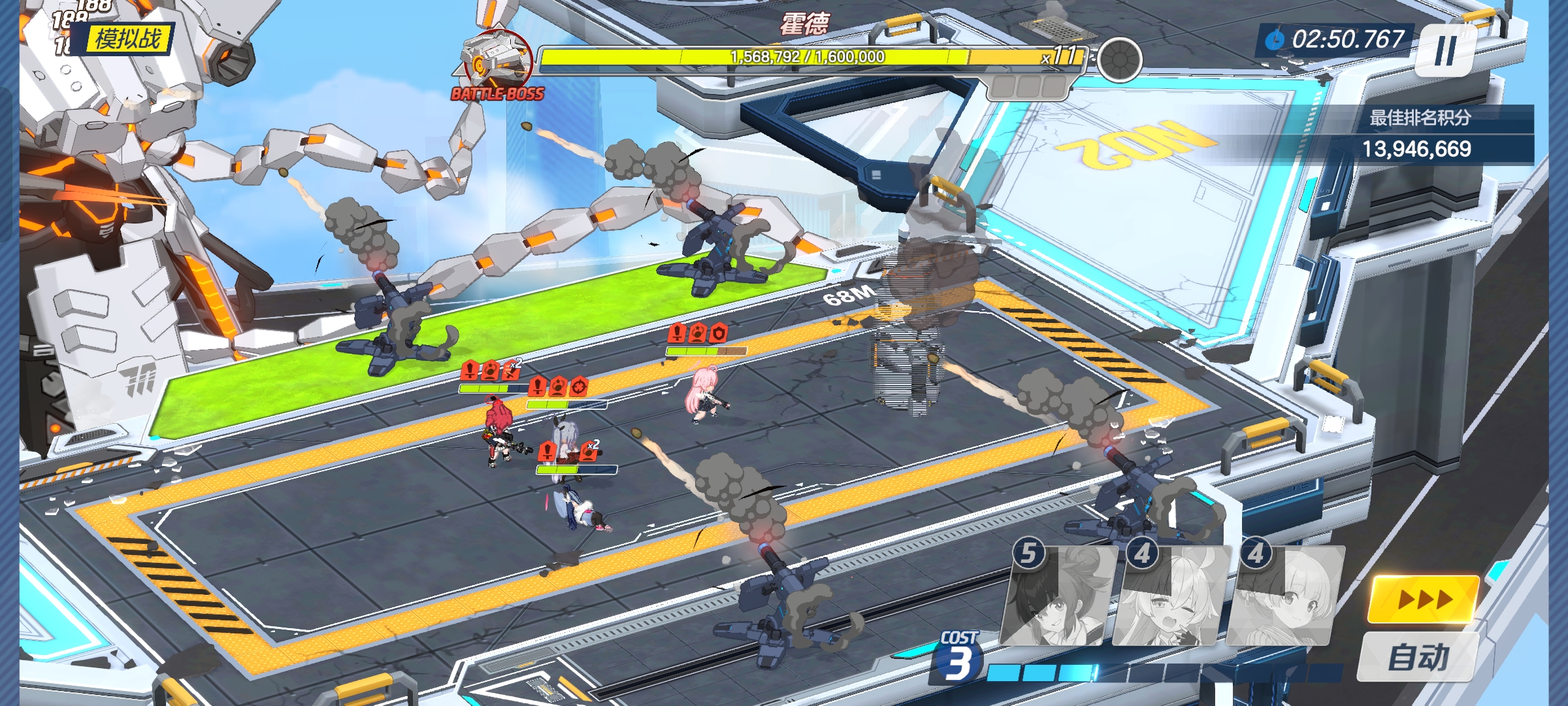Toggle the 自动 auto-battle button
Viewport: 1568px width, 706px height.
(x=1418, y=656)
